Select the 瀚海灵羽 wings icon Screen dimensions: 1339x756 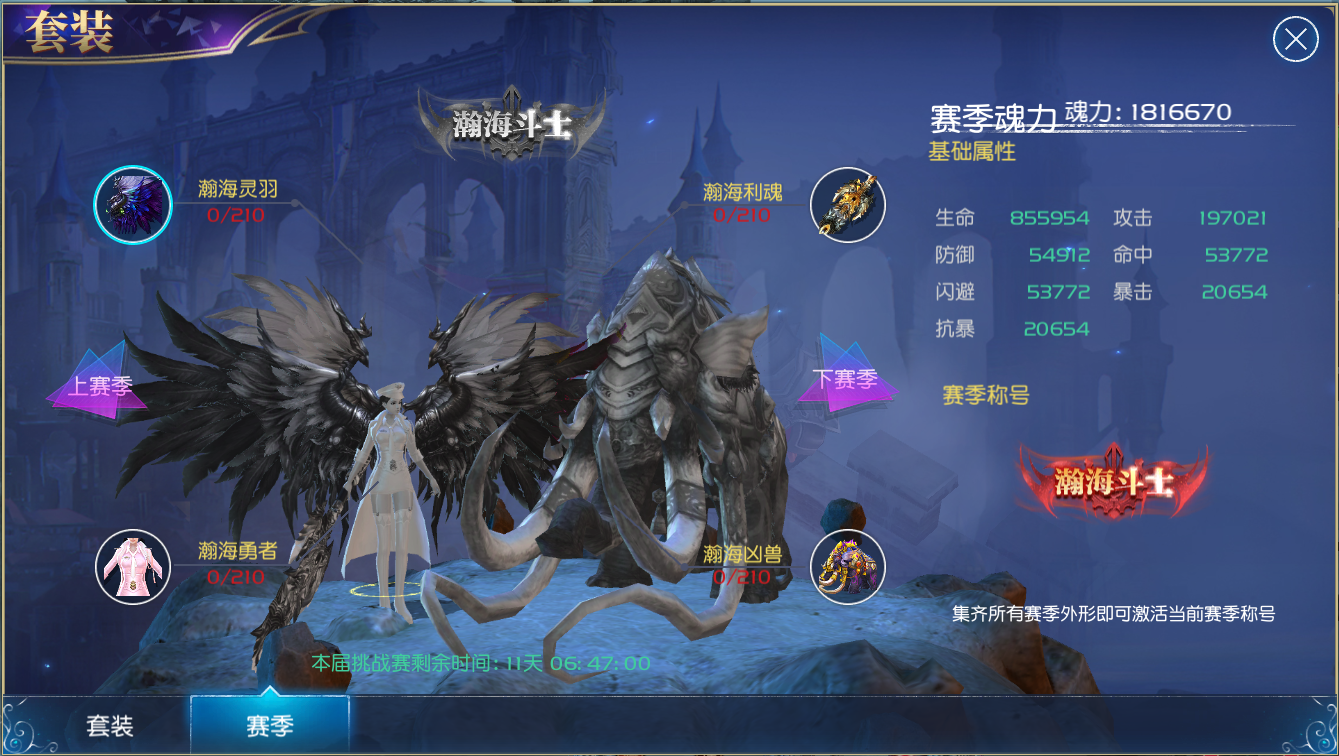click(x=133, y=205)
